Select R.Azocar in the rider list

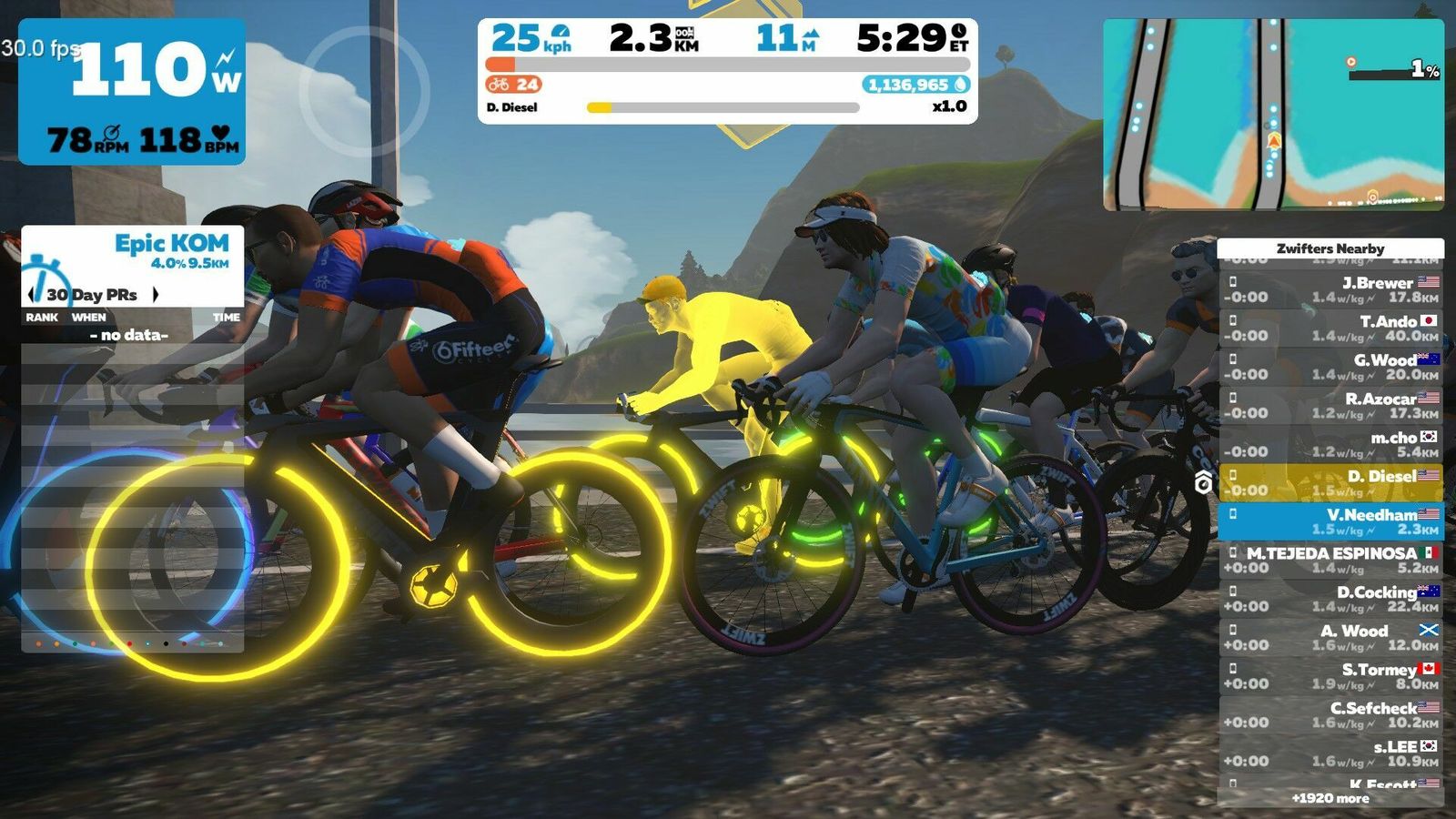(1330, 406)
